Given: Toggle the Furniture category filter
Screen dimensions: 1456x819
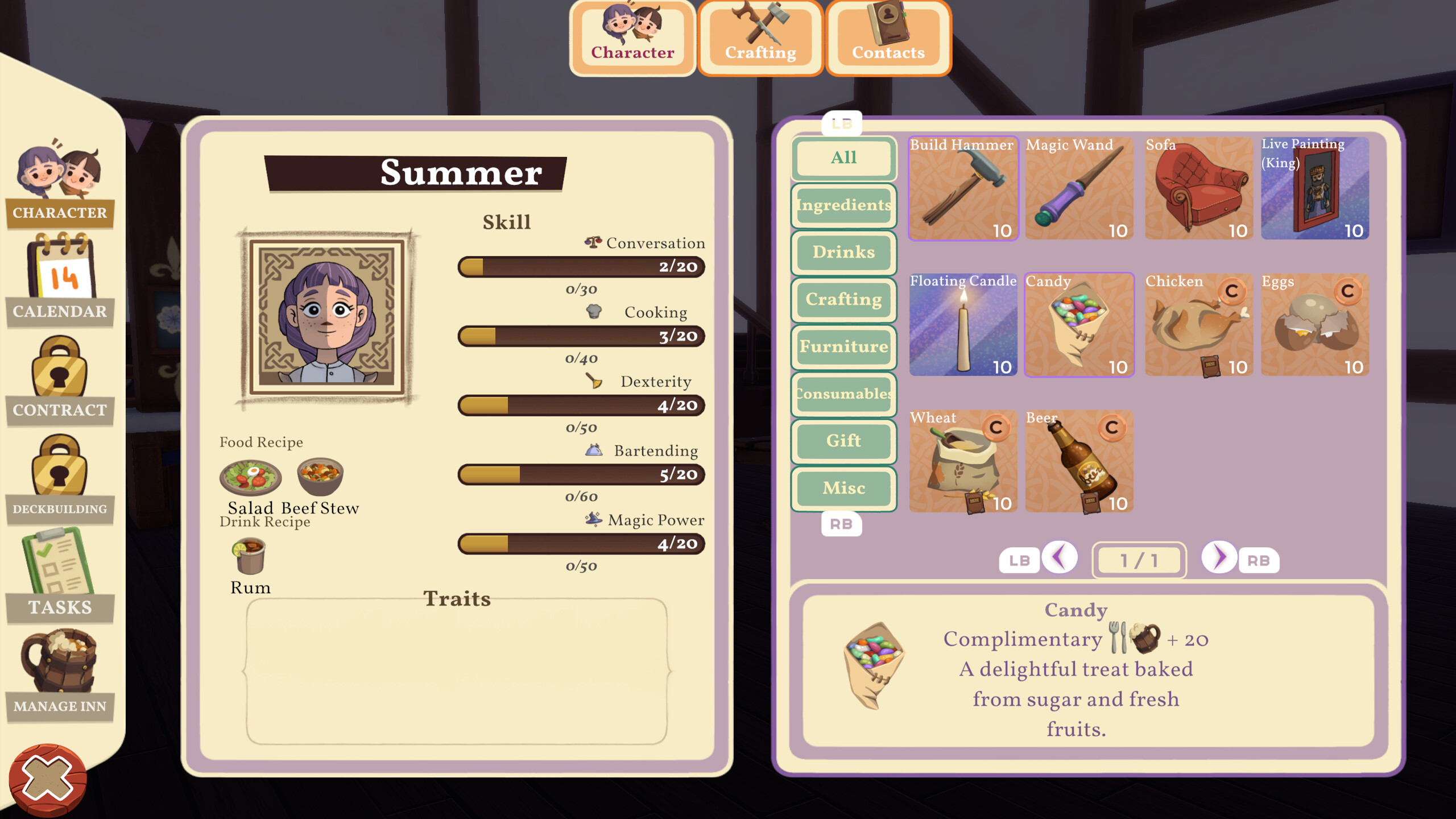Looking at the screenshot, I should point(843,346).
